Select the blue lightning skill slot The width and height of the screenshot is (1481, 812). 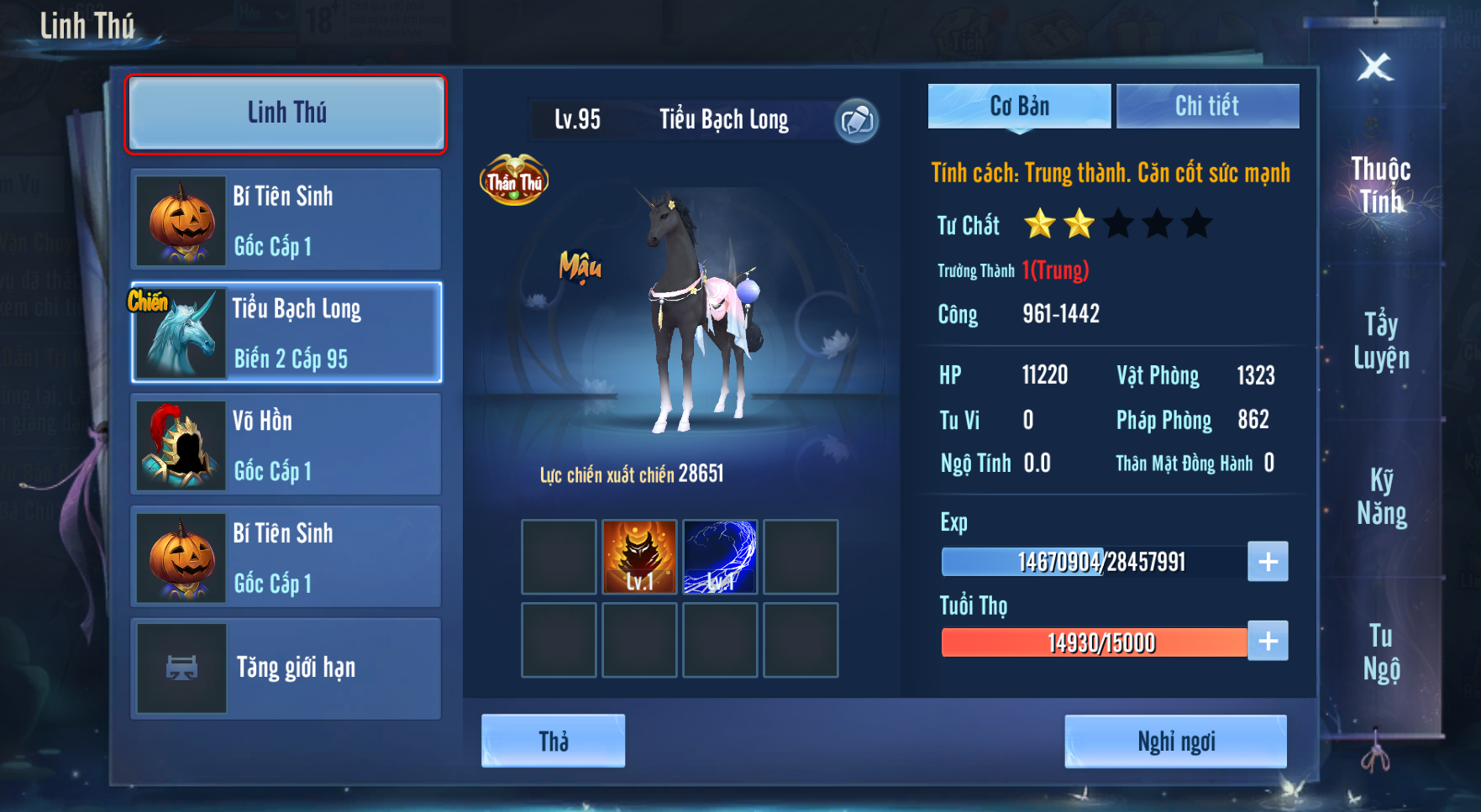pyautogui.click(x=720, y=557)
